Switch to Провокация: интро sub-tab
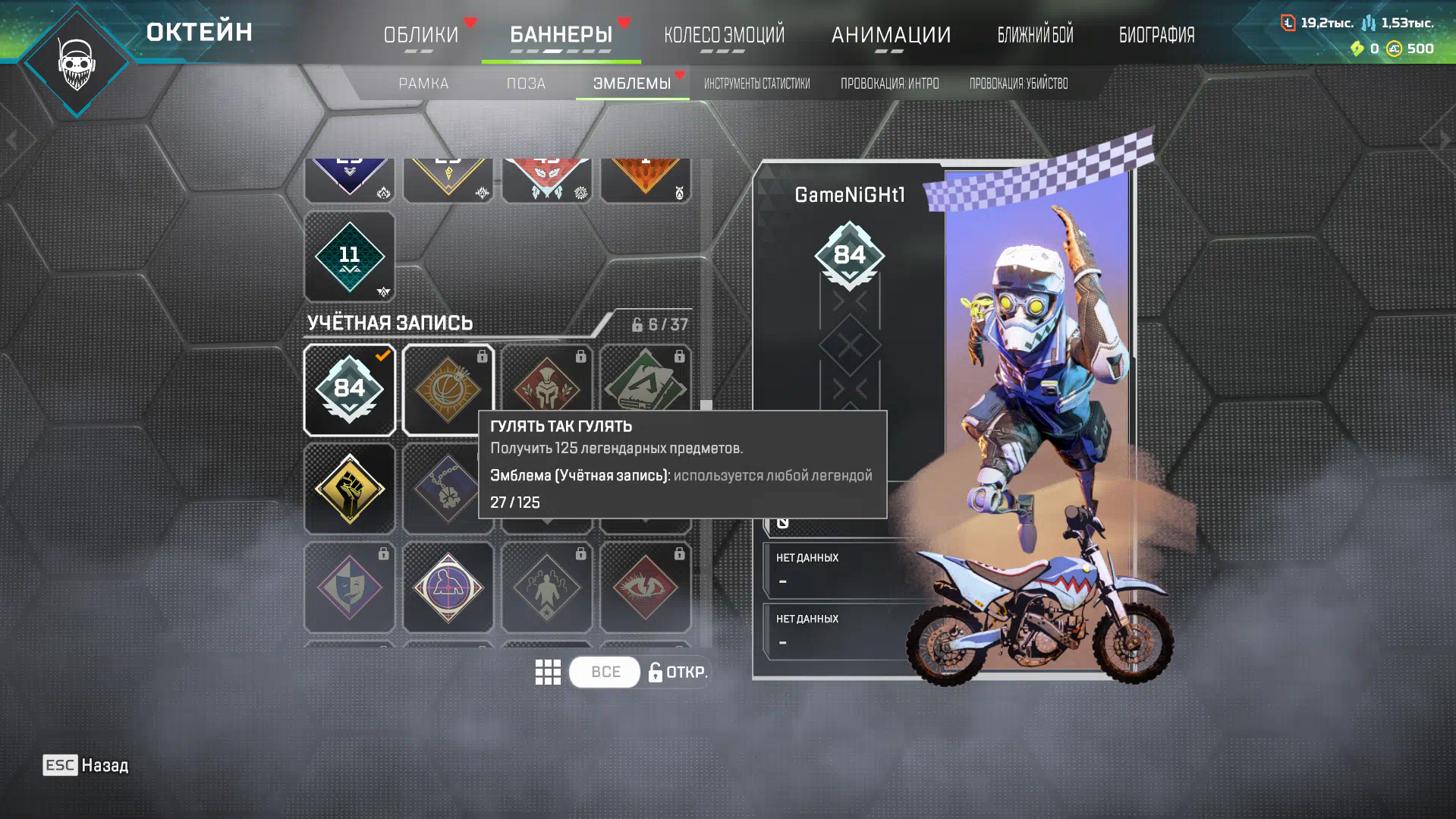This screenshot has width=1456, height=819. 889,83
